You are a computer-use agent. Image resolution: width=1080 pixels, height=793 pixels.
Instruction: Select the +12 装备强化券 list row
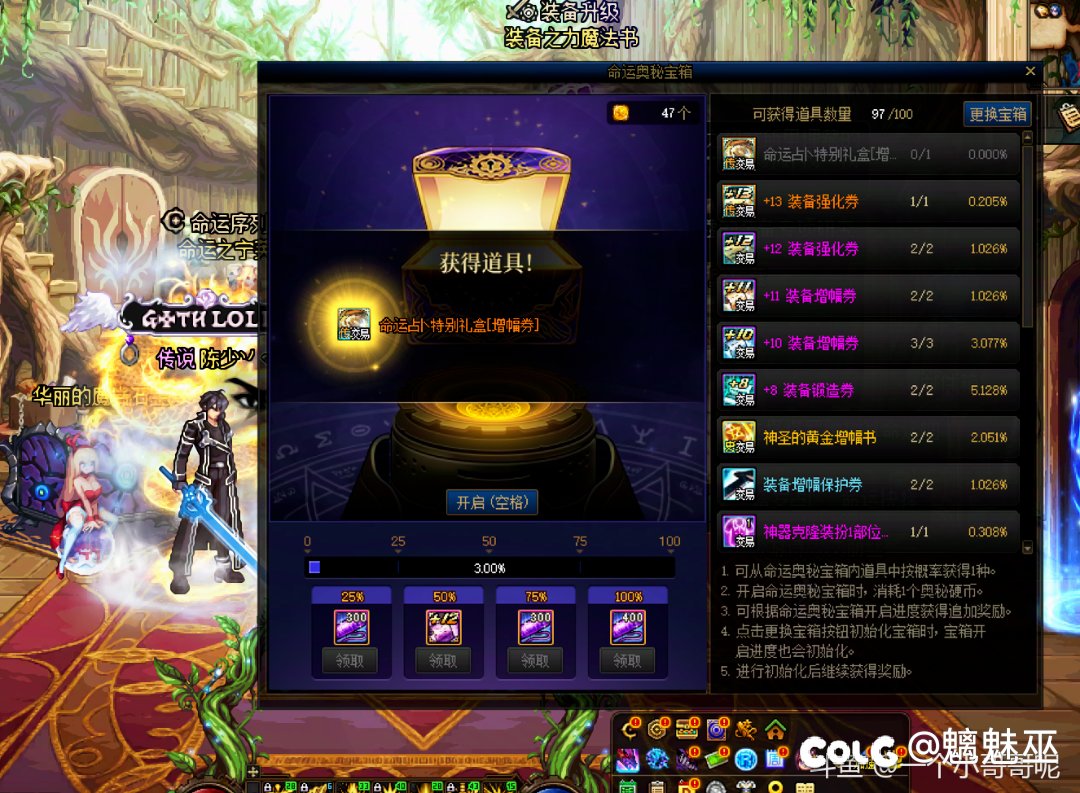tap(869, 248)
